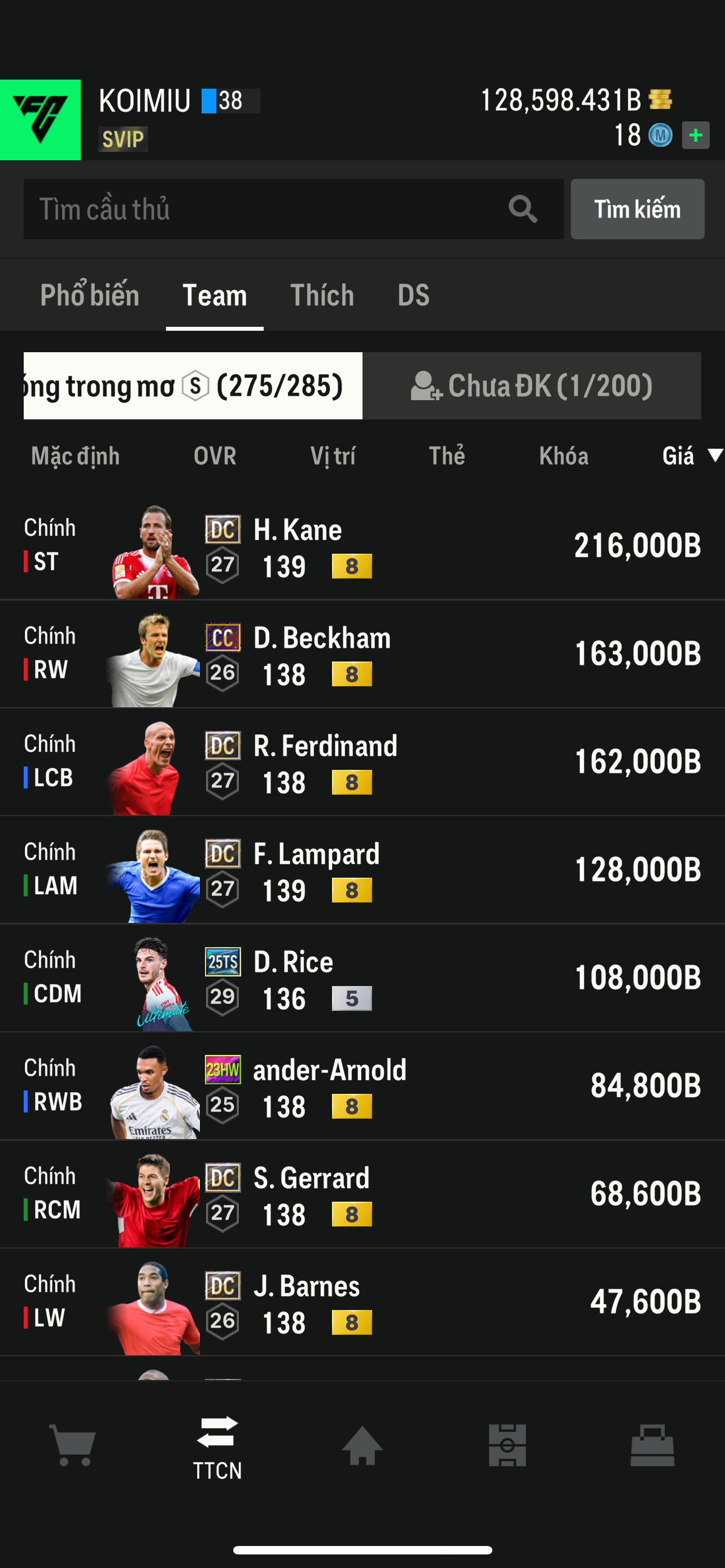The width and height of the screenshot is (725, 1568).
Task: Open D. Beckham's player entry
Action: pyautogui.click(x=362, y=654)
